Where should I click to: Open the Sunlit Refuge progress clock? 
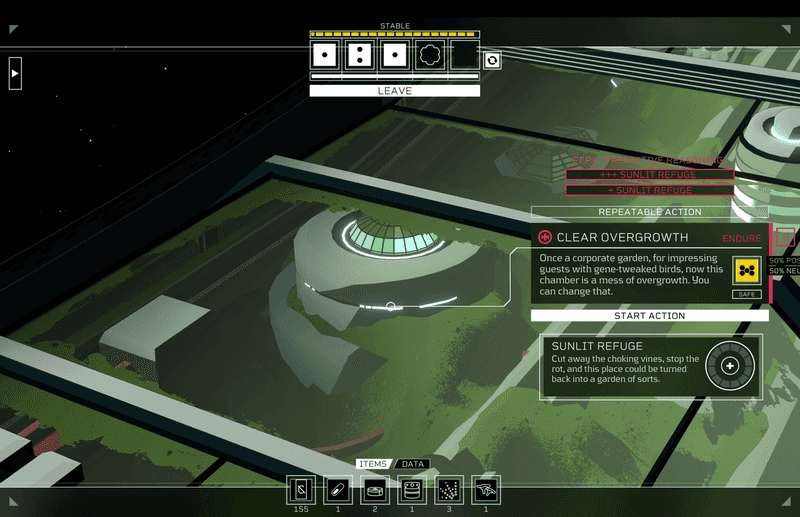pos(729,366)
